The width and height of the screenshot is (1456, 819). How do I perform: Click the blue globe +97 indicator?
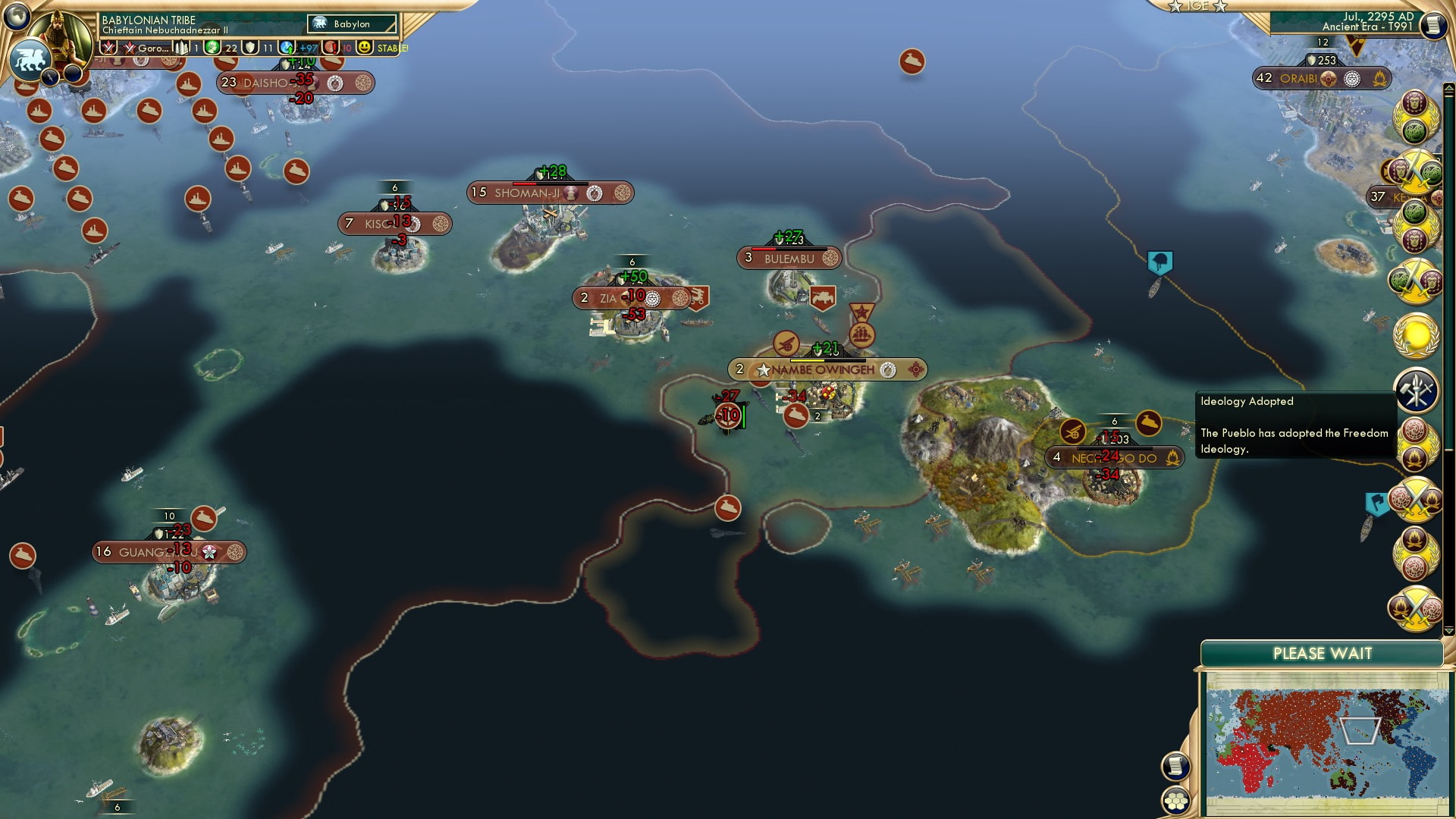tap(288, 47)
